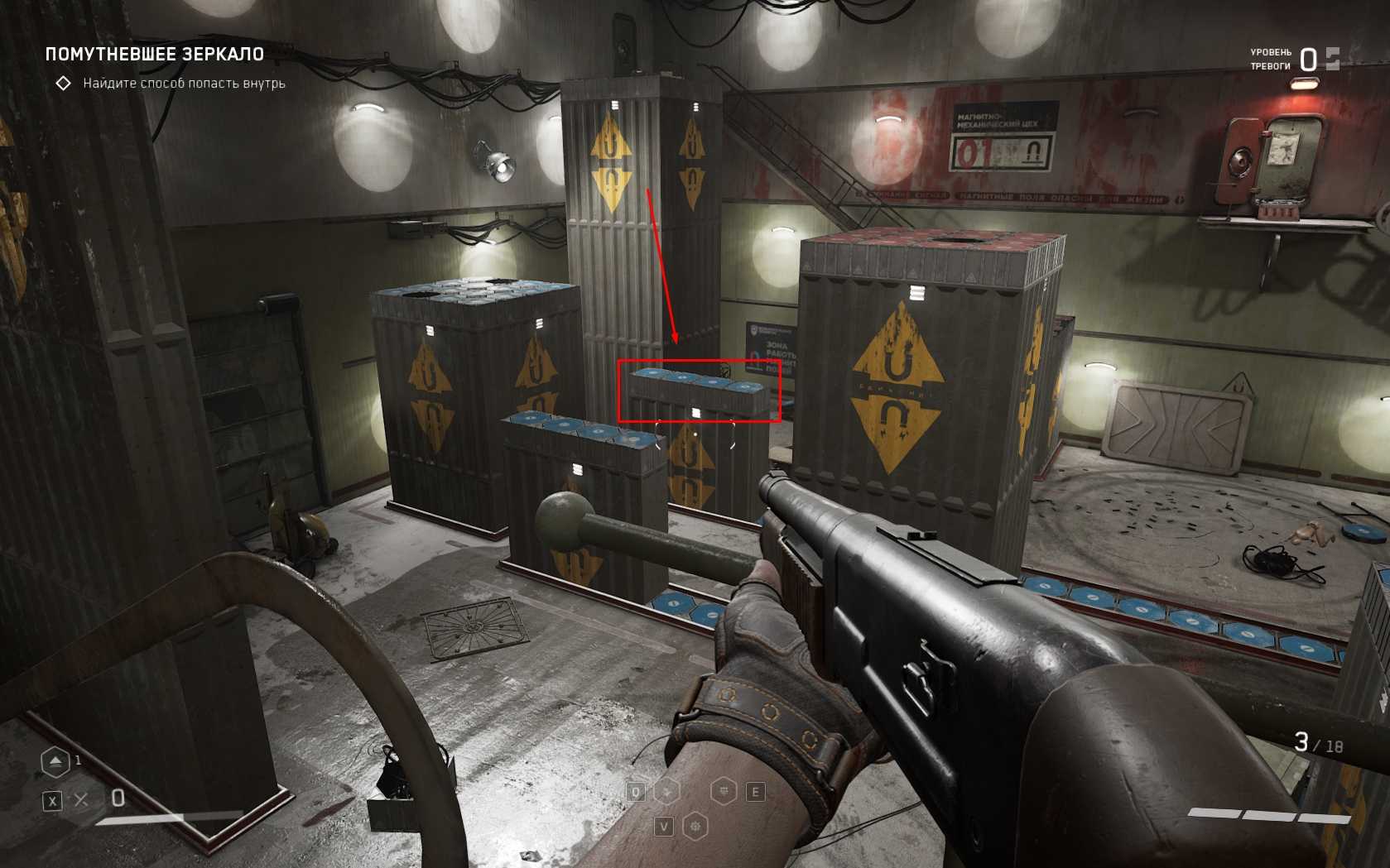The image size is (1390, 868).
Task: Select the quest title Помутневшее зеркало
Action: [x=154, y=55]
